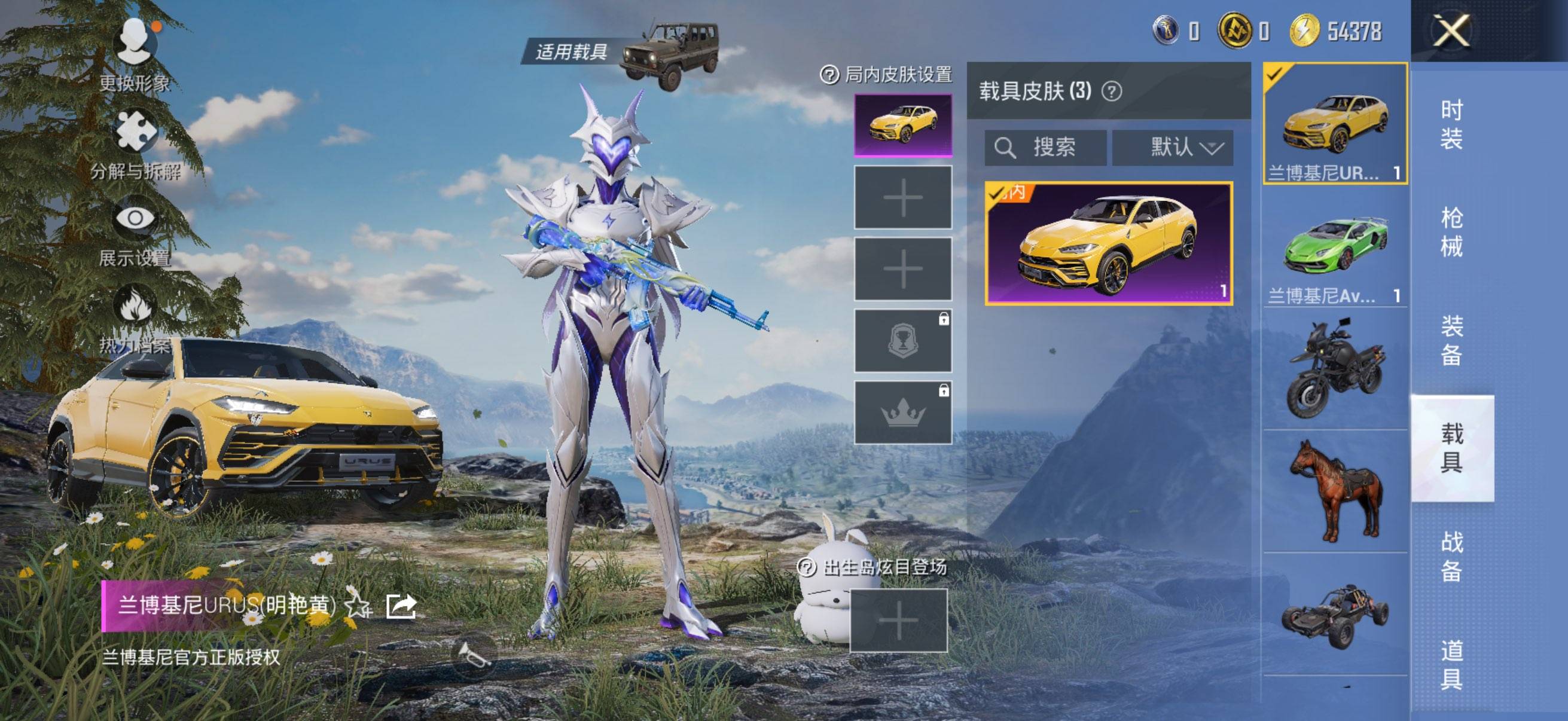Click the locked crown skin slot
Viewport: 1568px width, 721px height.
(x=902, y=411)
